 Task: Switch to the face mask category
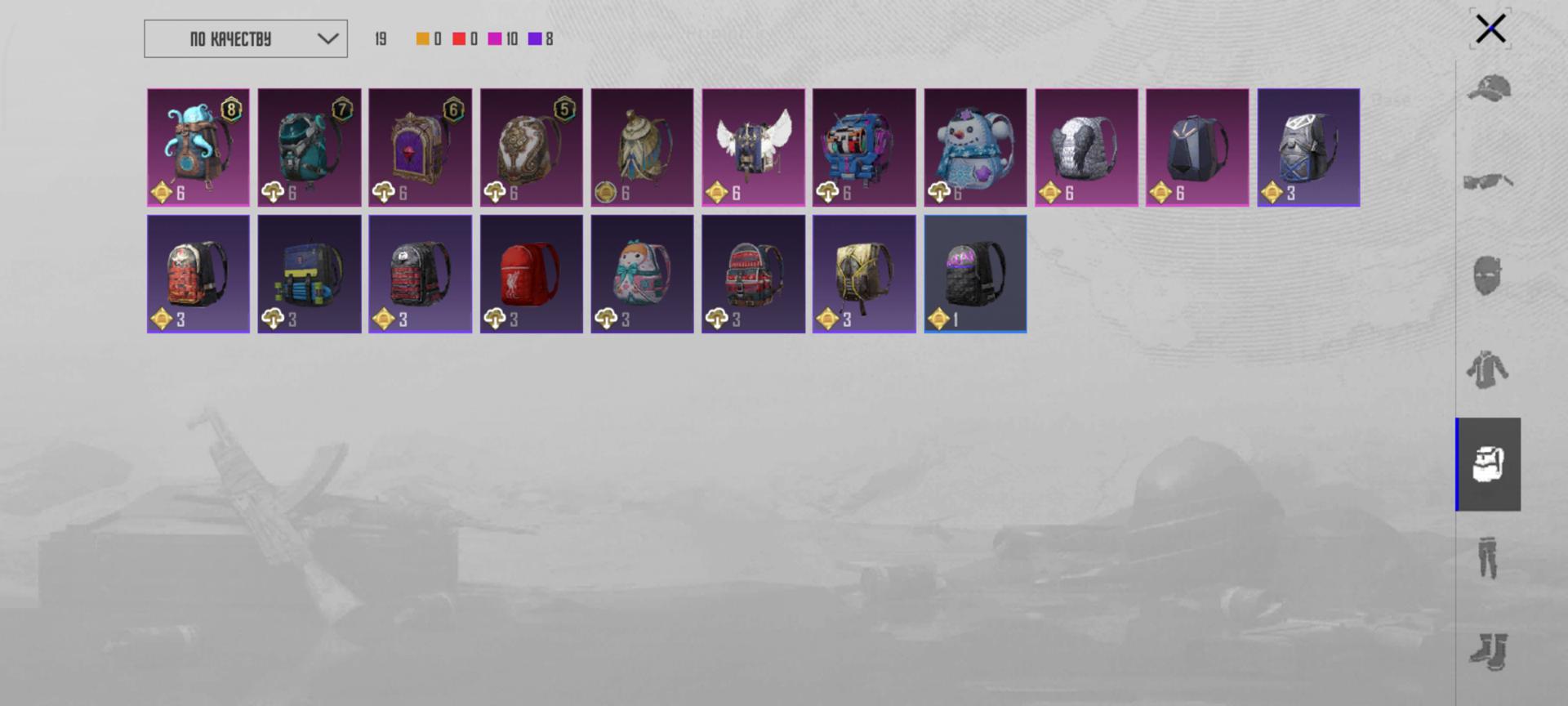pyautogui.click(x=1489, y=275)
